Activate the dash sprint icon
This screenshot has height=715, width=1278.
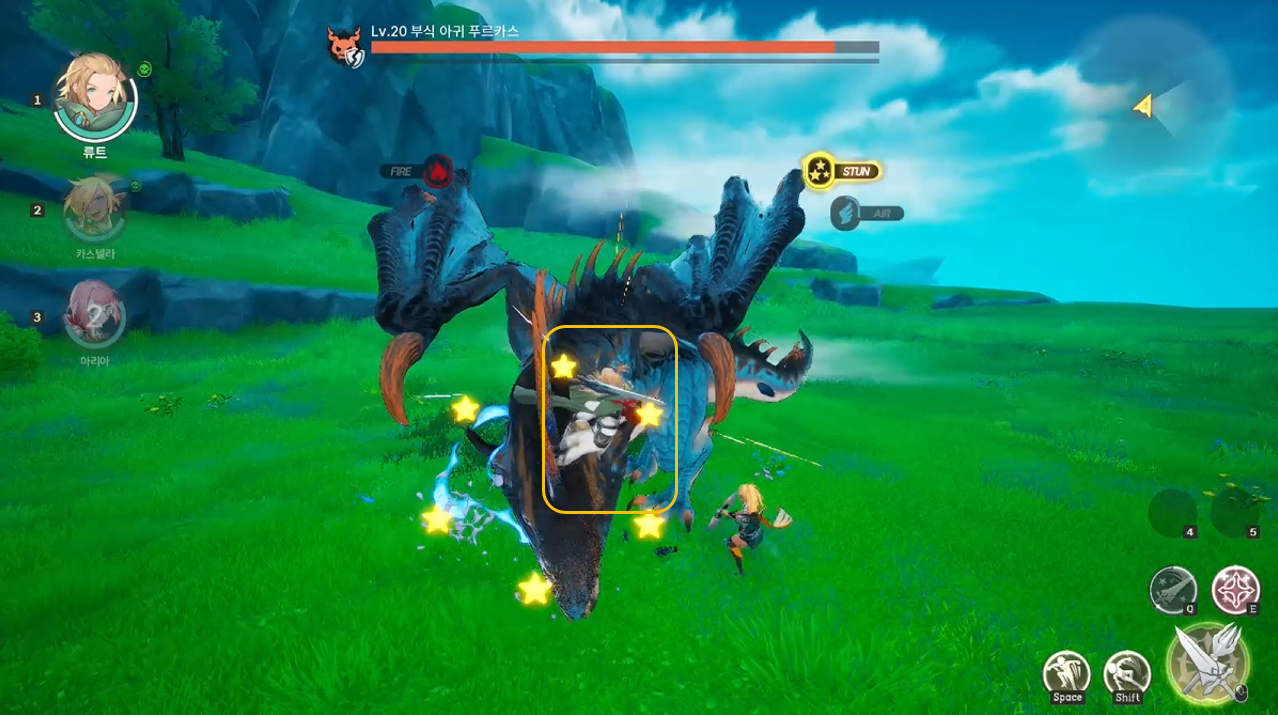click(1127, 673)
